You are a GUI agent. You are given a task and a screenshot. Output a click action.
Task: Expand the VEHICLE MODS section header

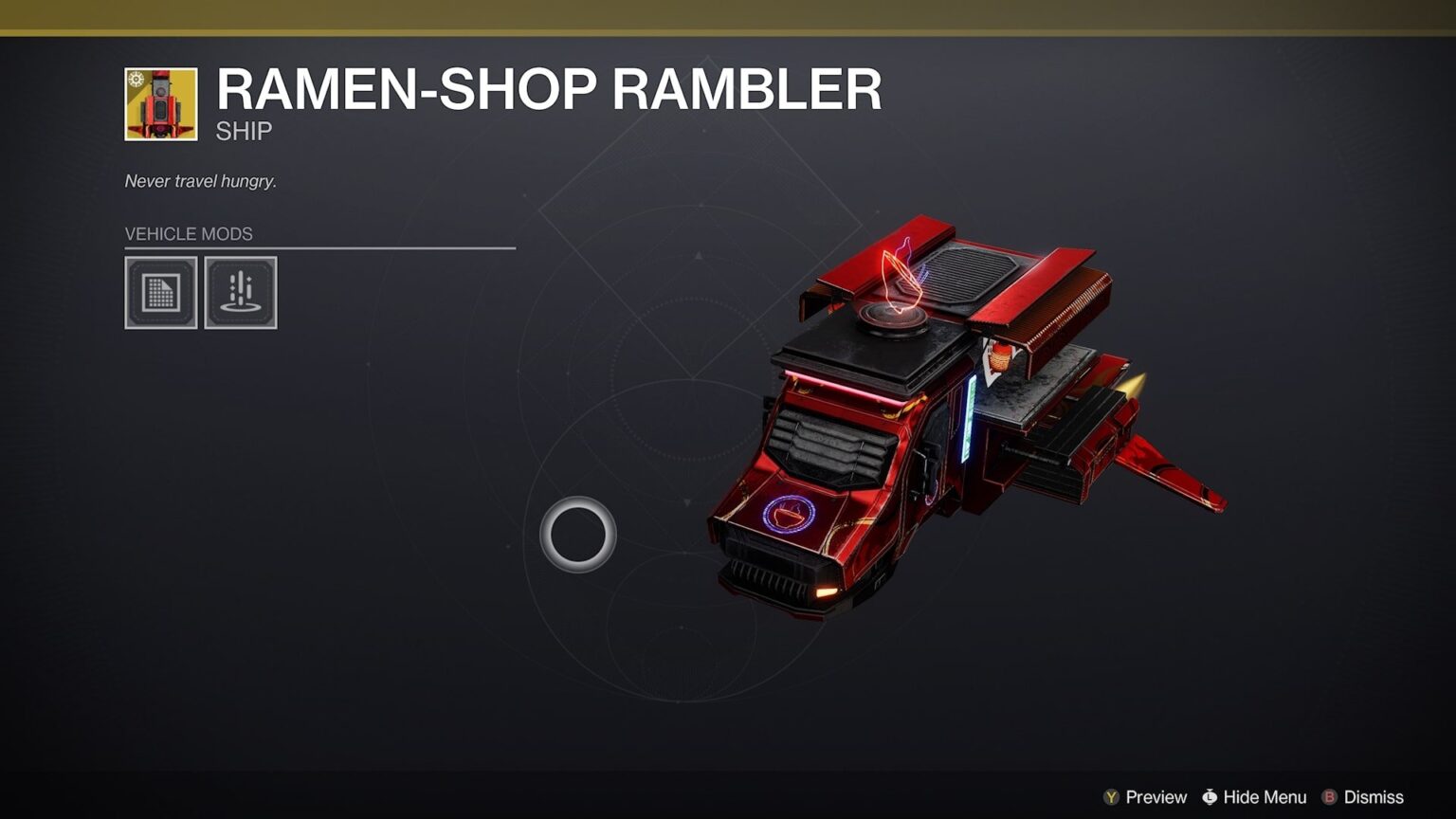(x=189, y=233)
